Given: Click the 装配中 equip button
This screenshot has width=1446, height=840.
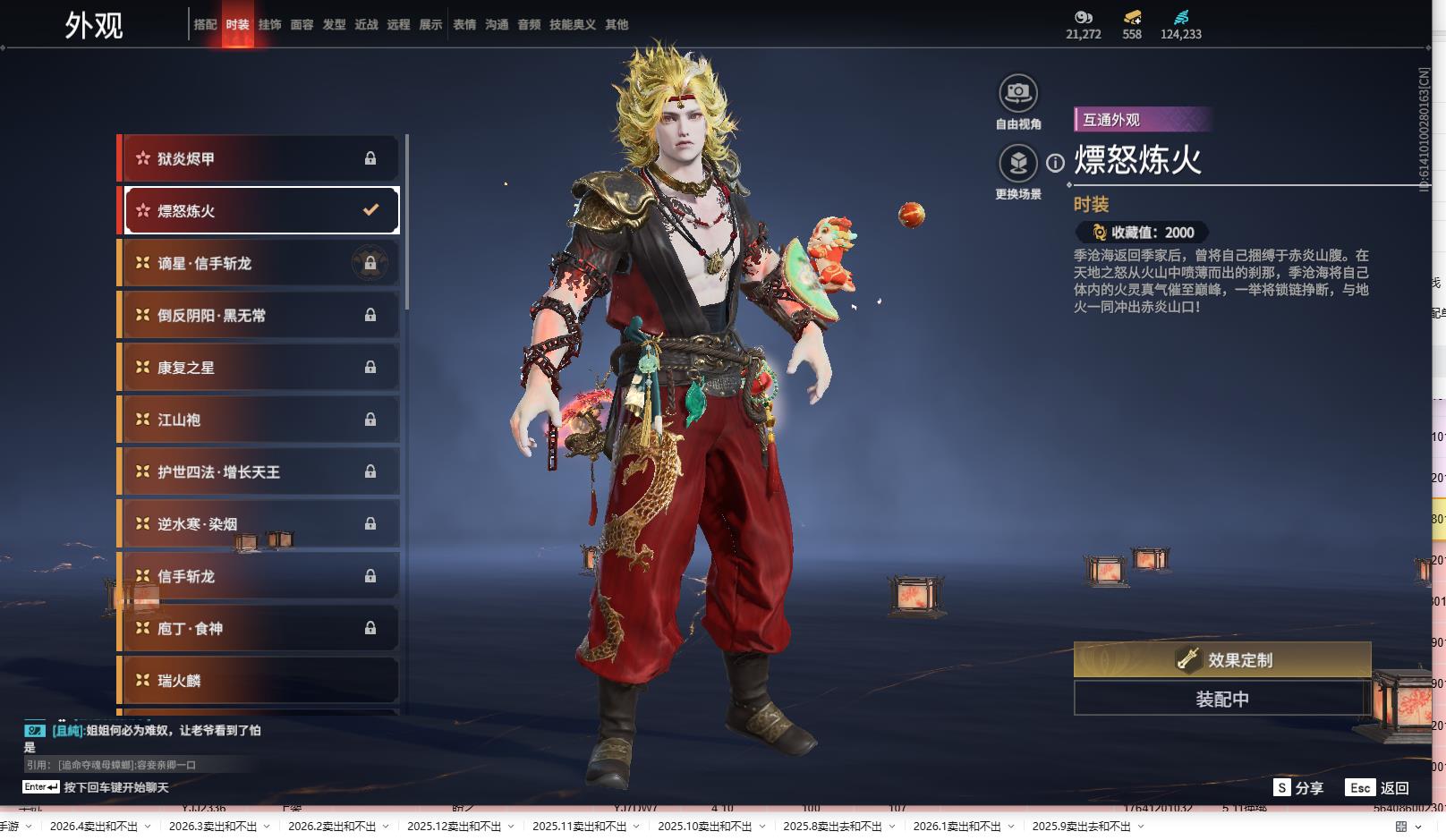Looking at the screenshot, I should pos(1222,699).
